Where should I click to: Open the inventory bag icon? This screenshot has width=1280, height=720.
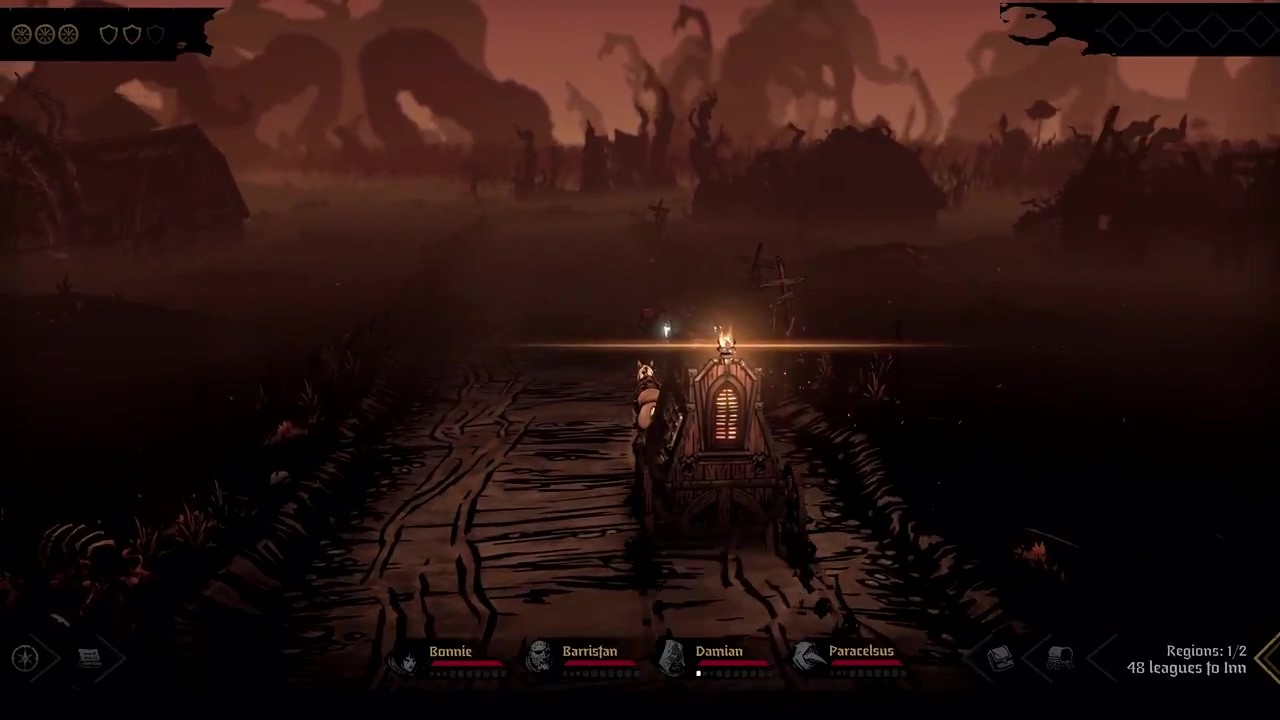click(x=1000, y=658)
